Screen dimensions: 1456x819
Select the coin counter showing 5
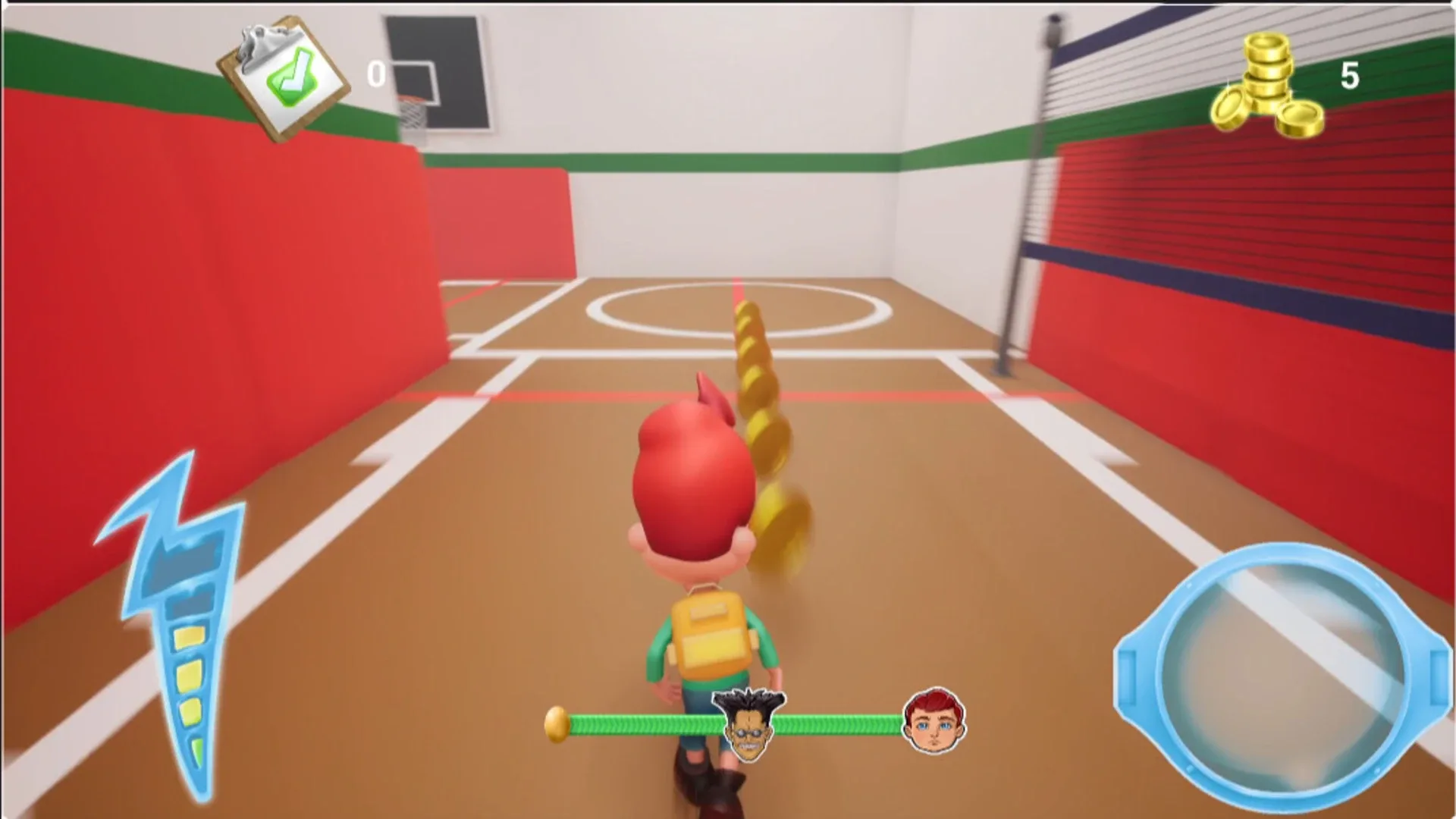pyautogui.click(x=1350, y=76)
